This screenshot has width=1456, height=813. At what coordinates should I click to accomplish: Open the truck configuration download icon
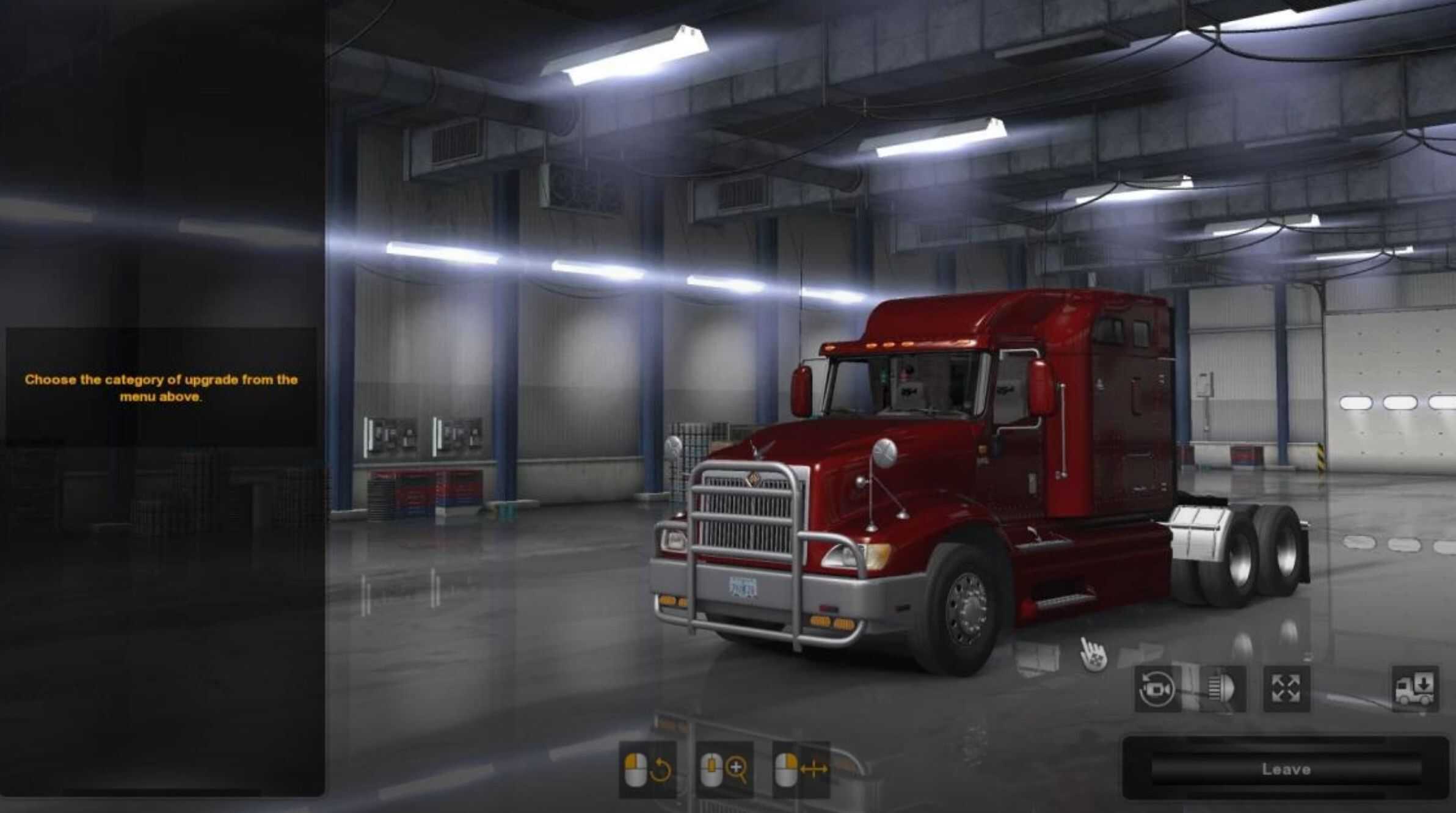[1415, 689]
